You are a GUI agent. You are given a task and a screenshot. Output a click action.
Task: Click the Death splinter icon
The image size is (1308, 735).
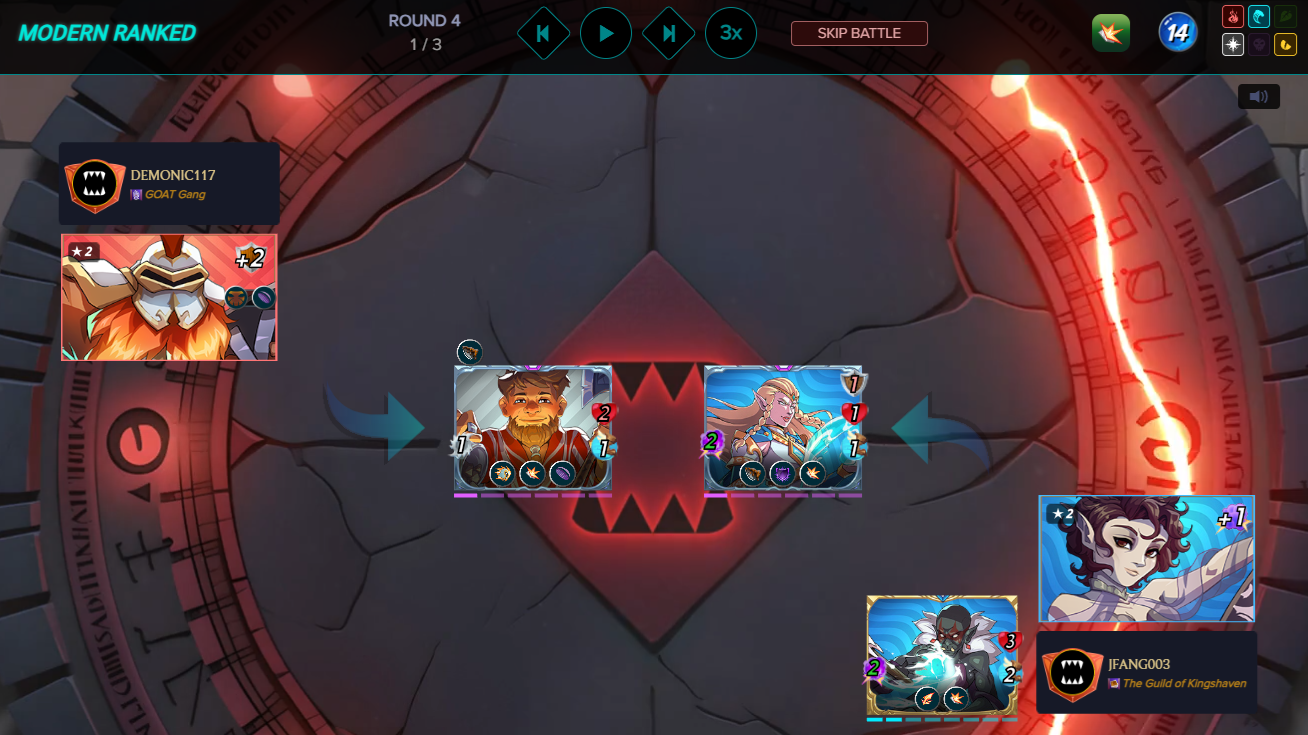point(1260,44)
